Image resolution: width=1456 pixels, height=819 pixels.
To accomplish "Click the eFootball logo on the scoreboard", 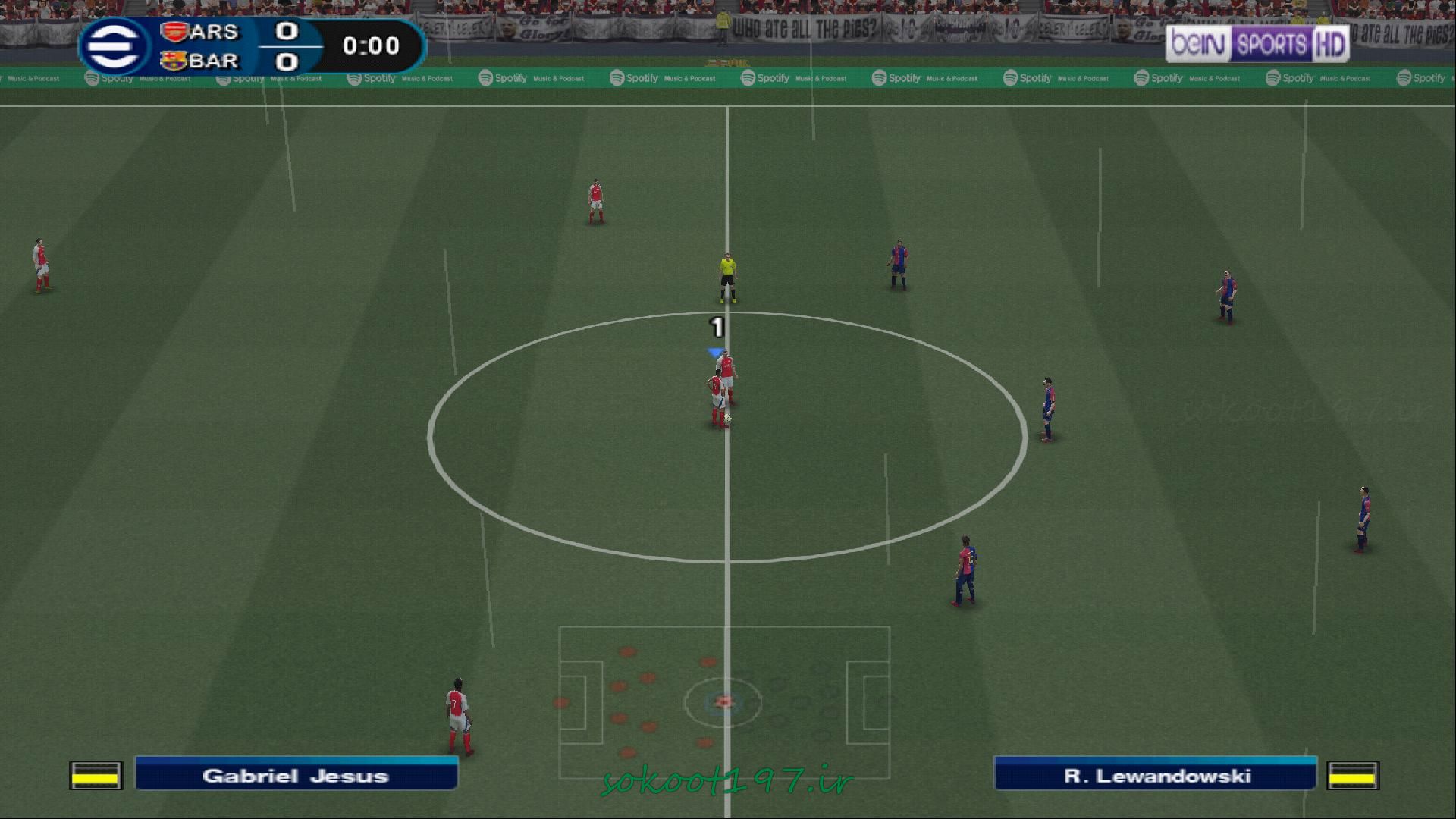I will point(114,47).
